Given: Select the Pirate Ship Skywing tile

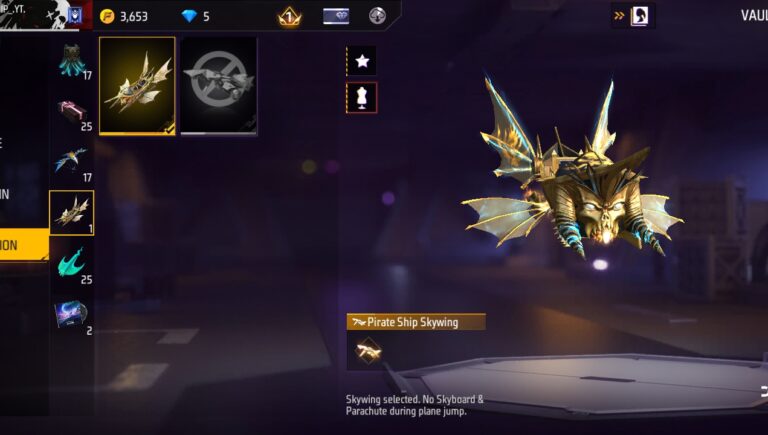Looking at the screenshot, I should 137,86.
